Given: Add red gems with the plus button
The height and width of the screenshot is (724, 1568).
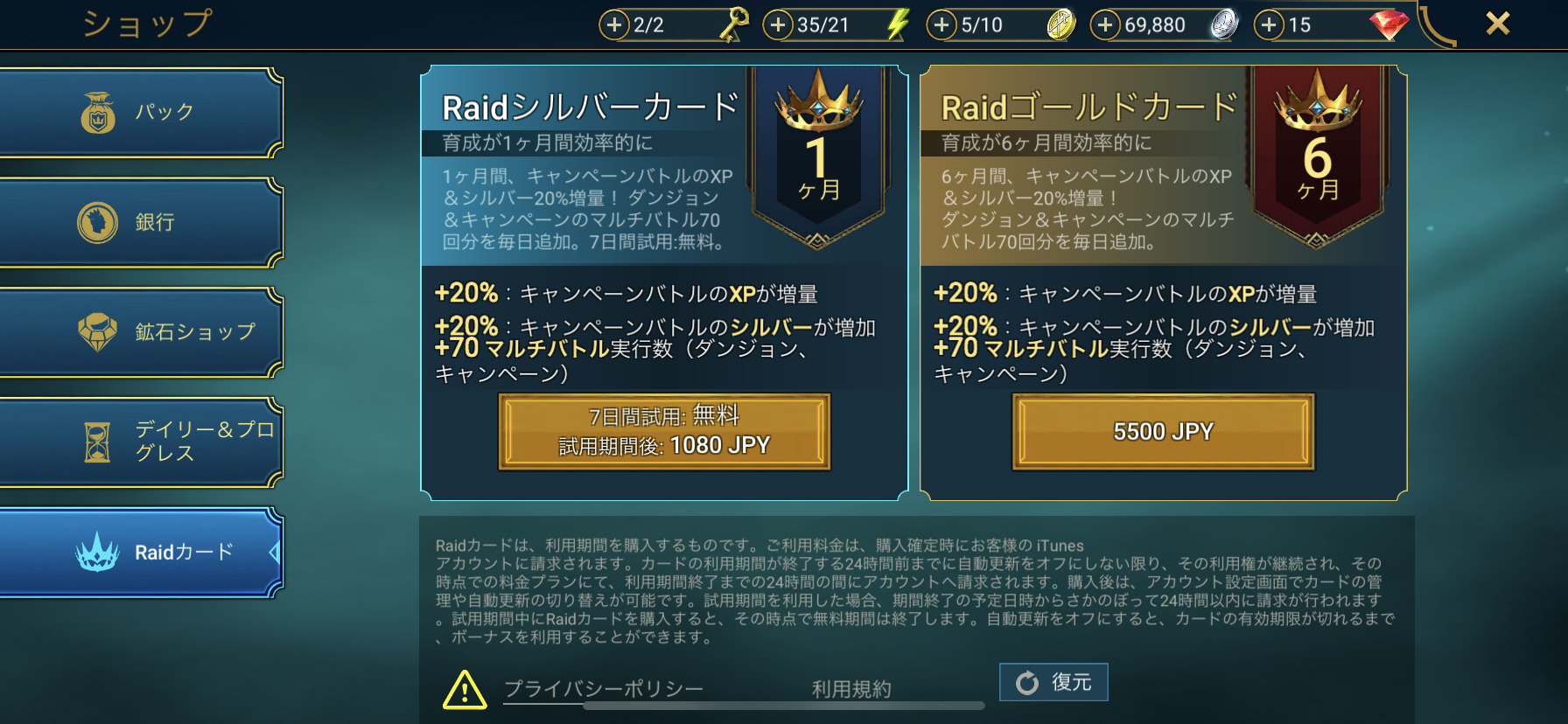Looking at the screenshot, I should click(x=1269, y=25).
